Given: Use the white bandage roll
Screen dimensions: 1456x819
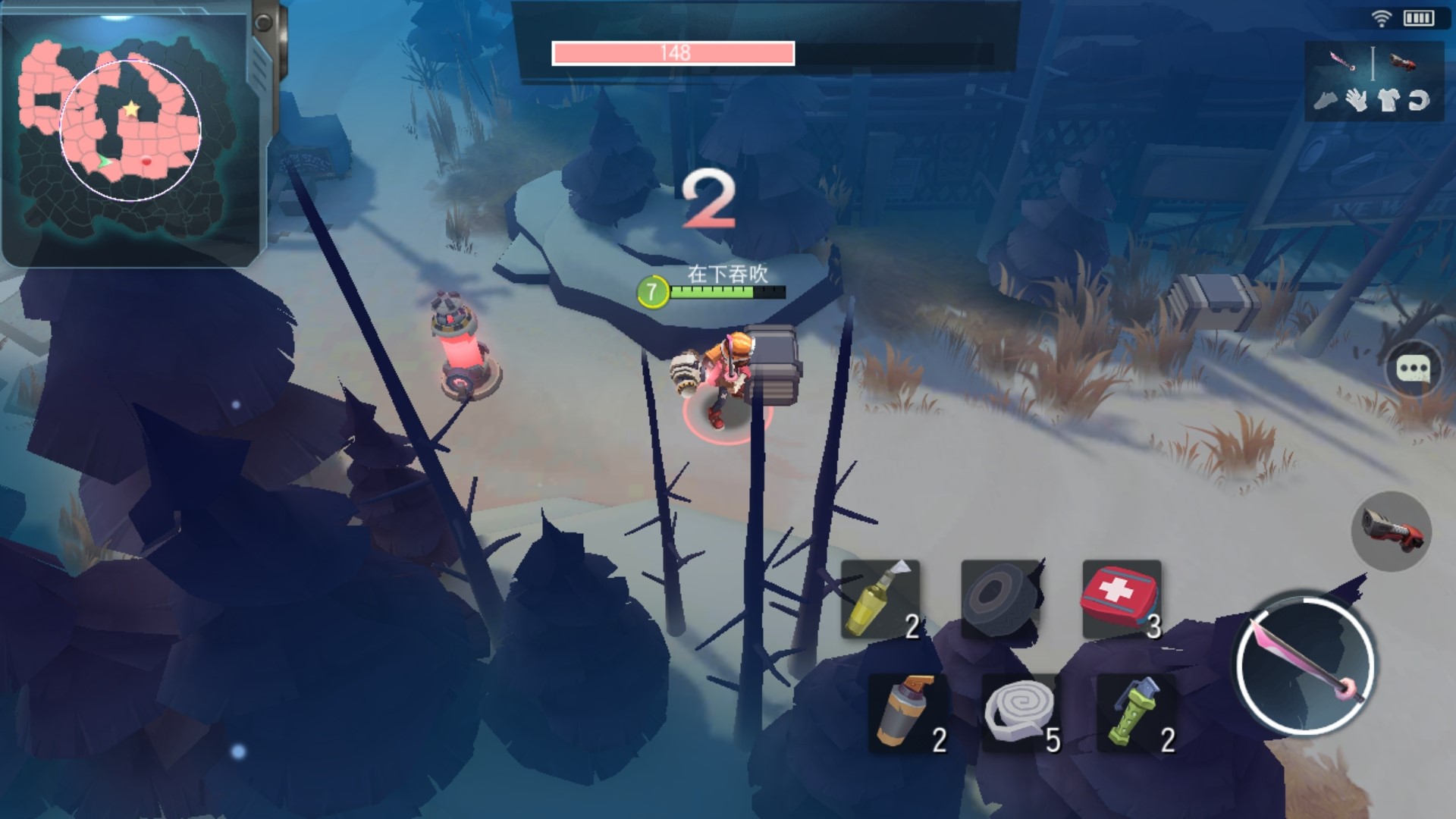Looking at the screenshot, I should tap(1021, 713).
